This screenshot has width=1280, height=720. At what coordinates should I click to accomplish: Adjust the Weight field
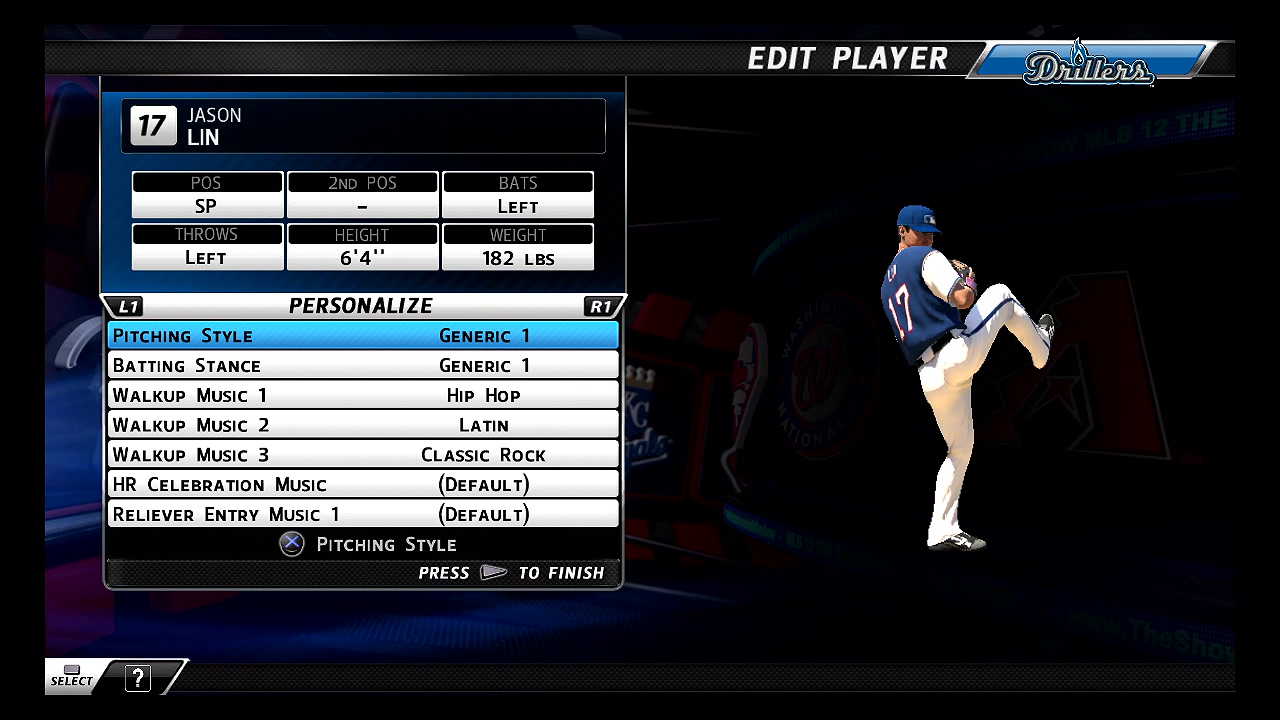point(518,247)
